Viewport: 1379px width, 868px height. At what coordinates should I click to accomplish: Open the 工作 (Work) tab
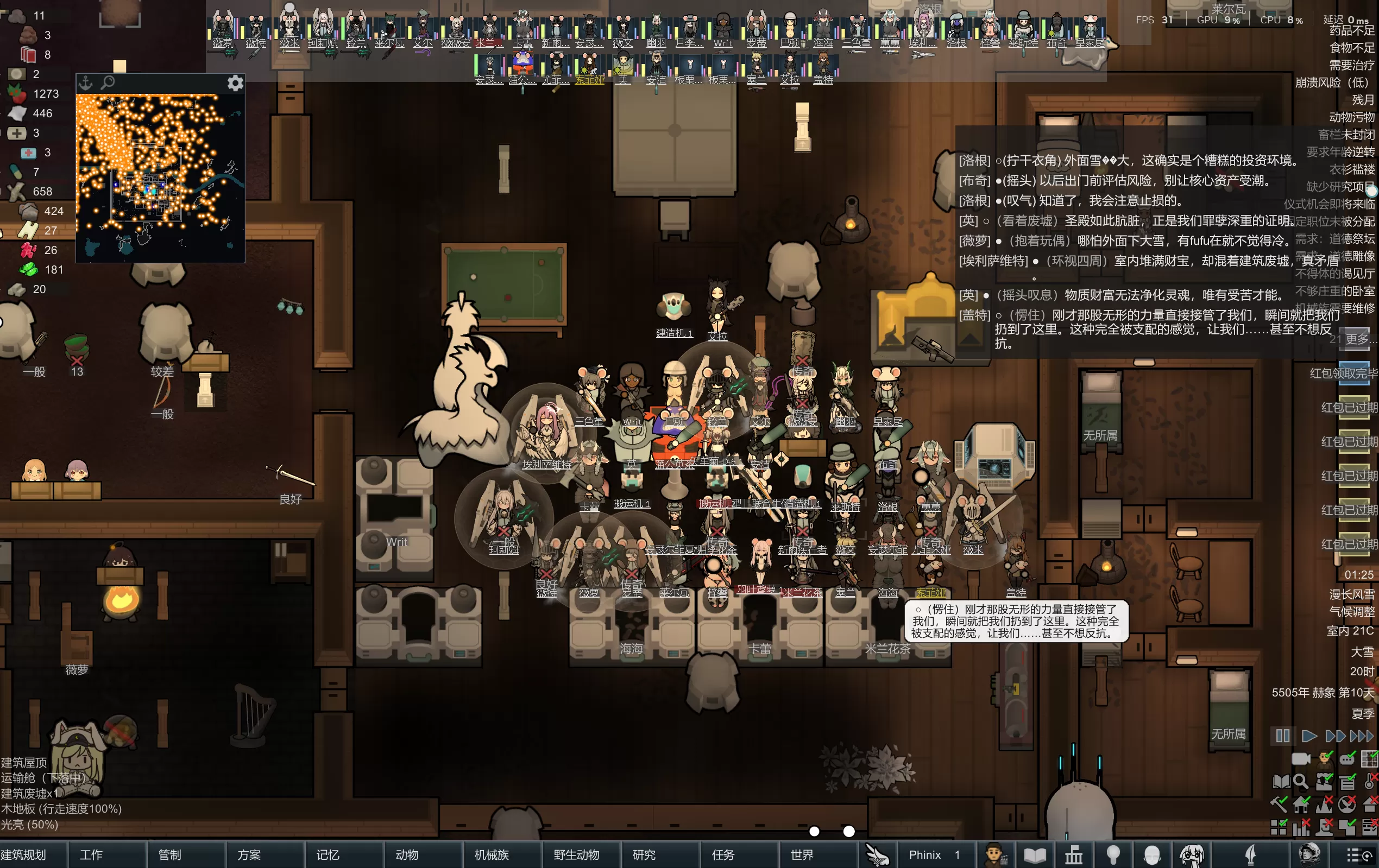(x=92, y=855)
